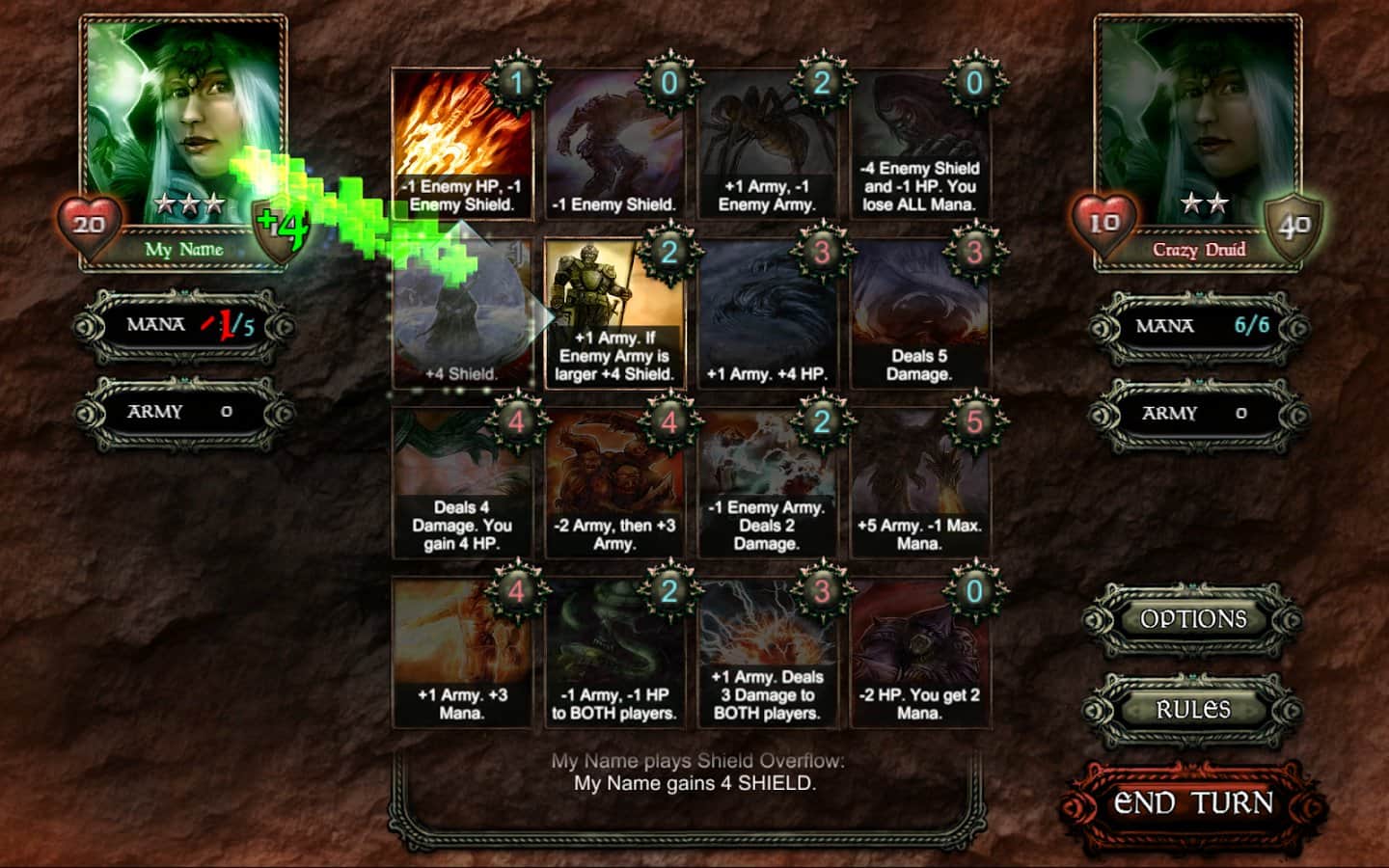This screenshot has height=868, width=1389.
Task: Play the knight '+1 Army' shield card
Action: [614, 314]
